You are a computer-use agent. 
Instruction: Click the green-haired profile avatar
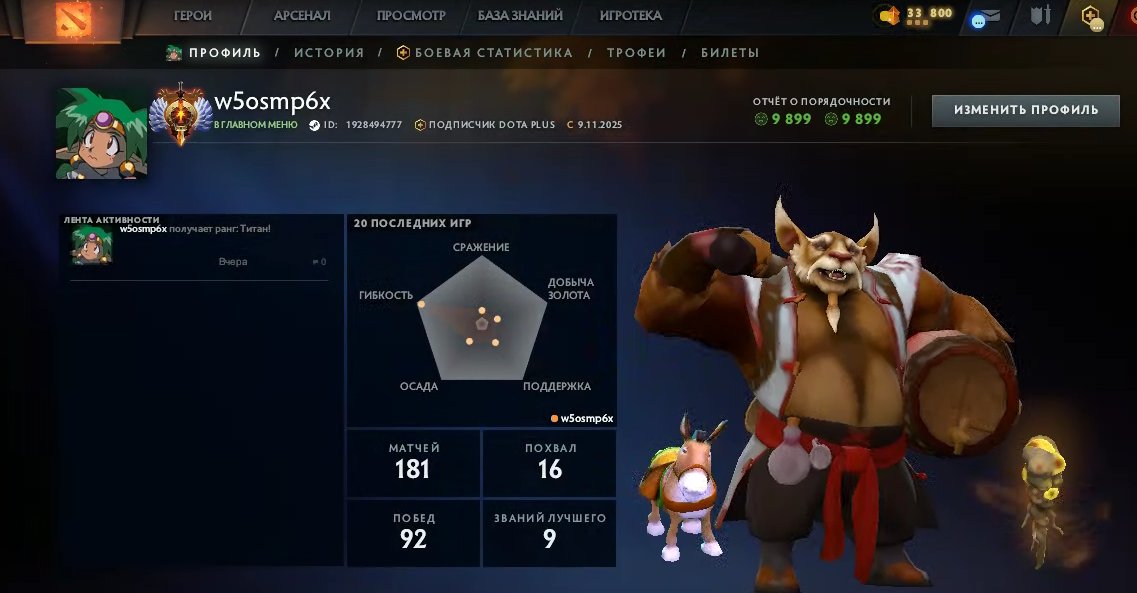pos(102,134)
